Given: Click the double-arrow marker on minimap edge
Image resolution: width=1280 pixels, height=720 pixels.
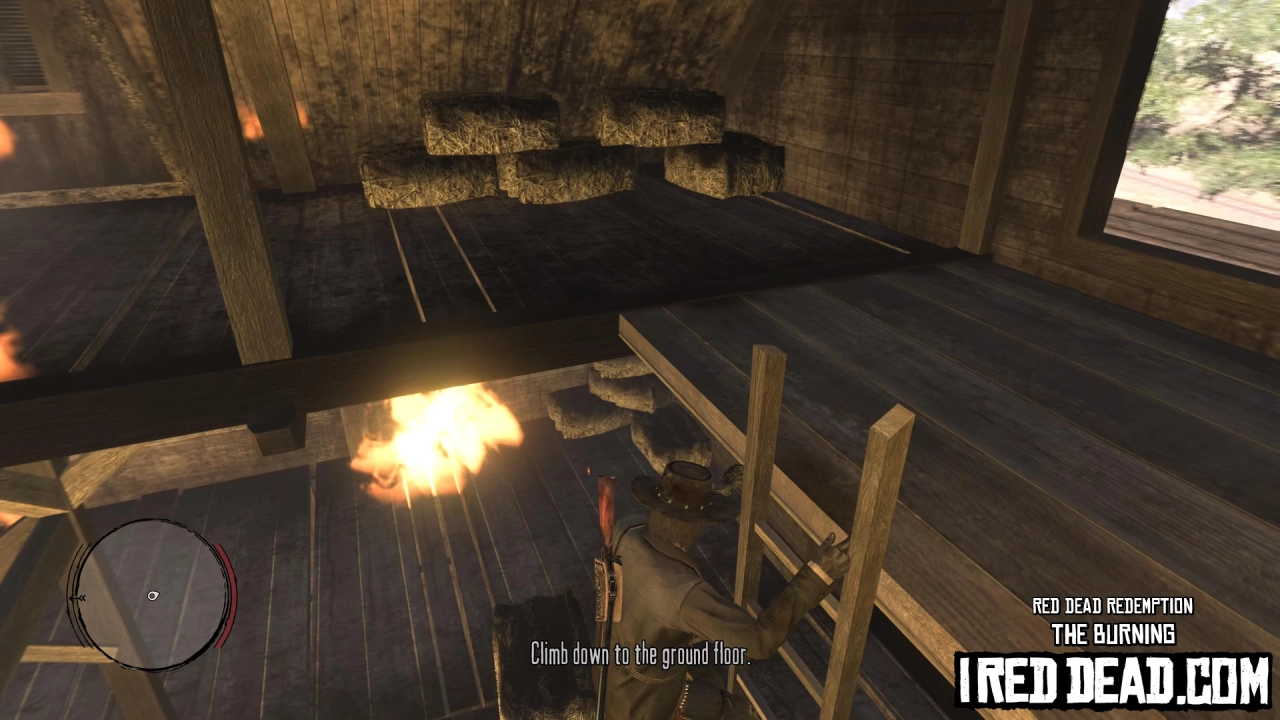Looking at the screenshot, I should pos(78,597).
